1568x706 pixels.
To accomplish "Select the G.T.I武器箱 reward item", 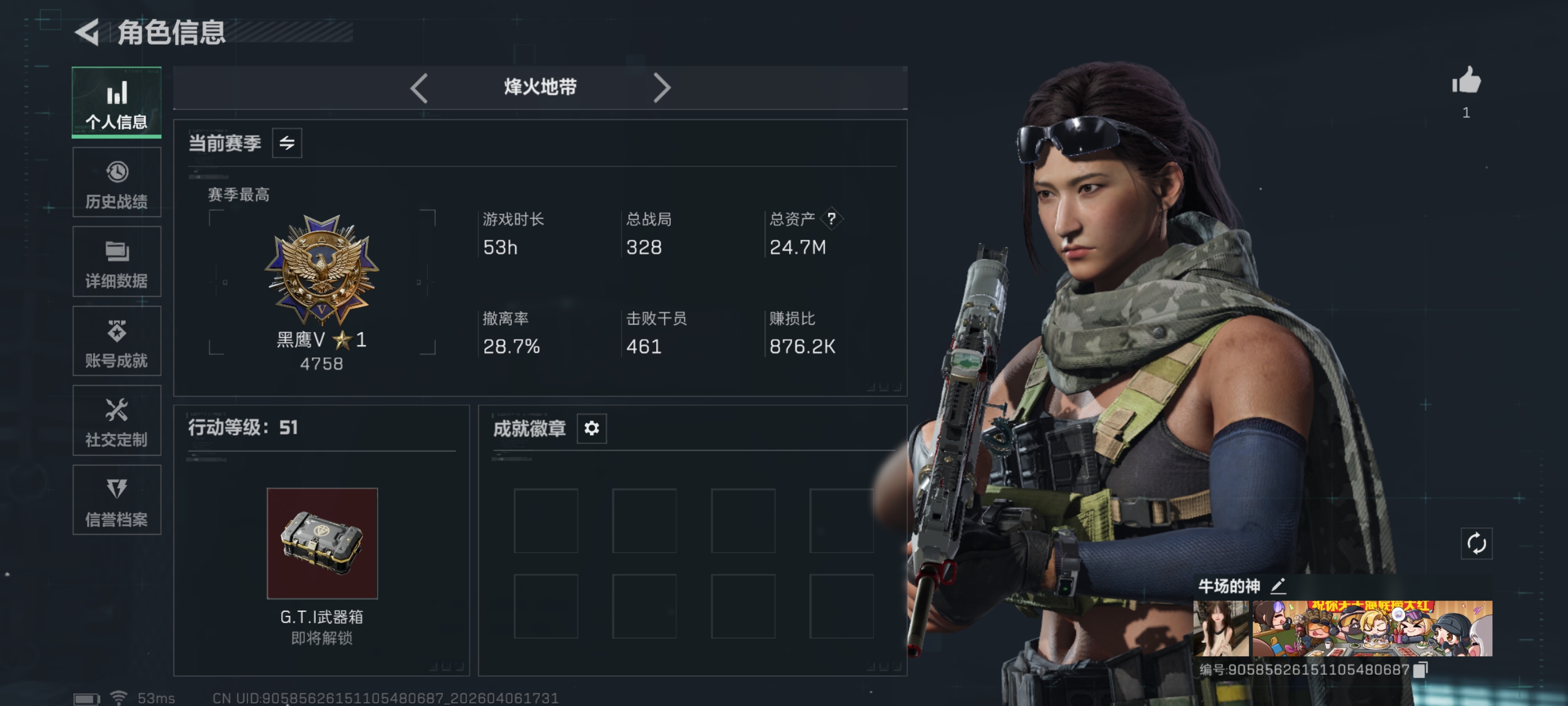I will pyautogui.click(x=322, y=543).
